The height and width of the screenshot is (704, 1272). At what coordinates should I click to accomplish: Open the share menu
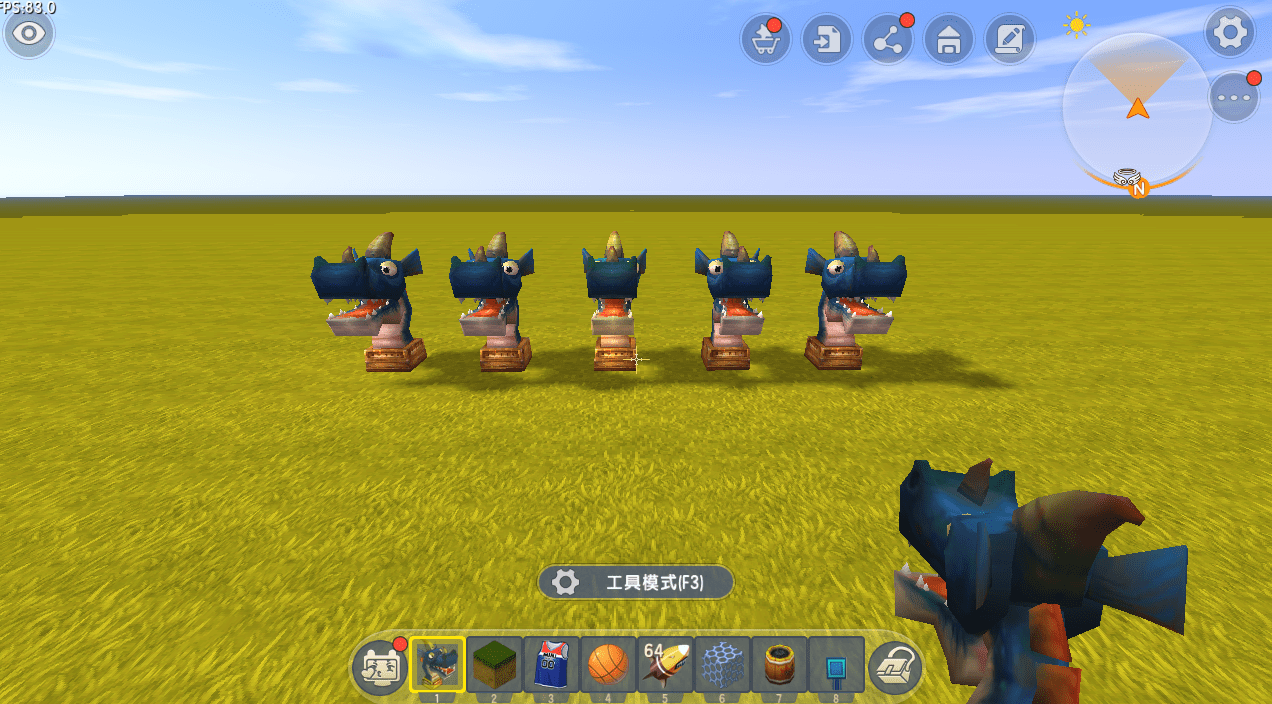pyautogui.click(x=888, y=41)
